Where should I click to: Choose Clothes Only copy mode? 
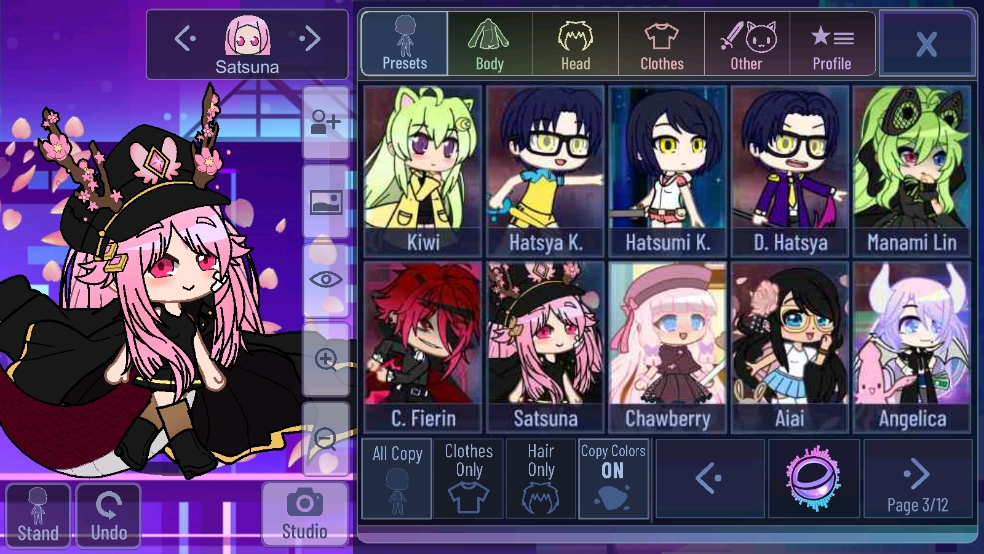coord(469,479)
